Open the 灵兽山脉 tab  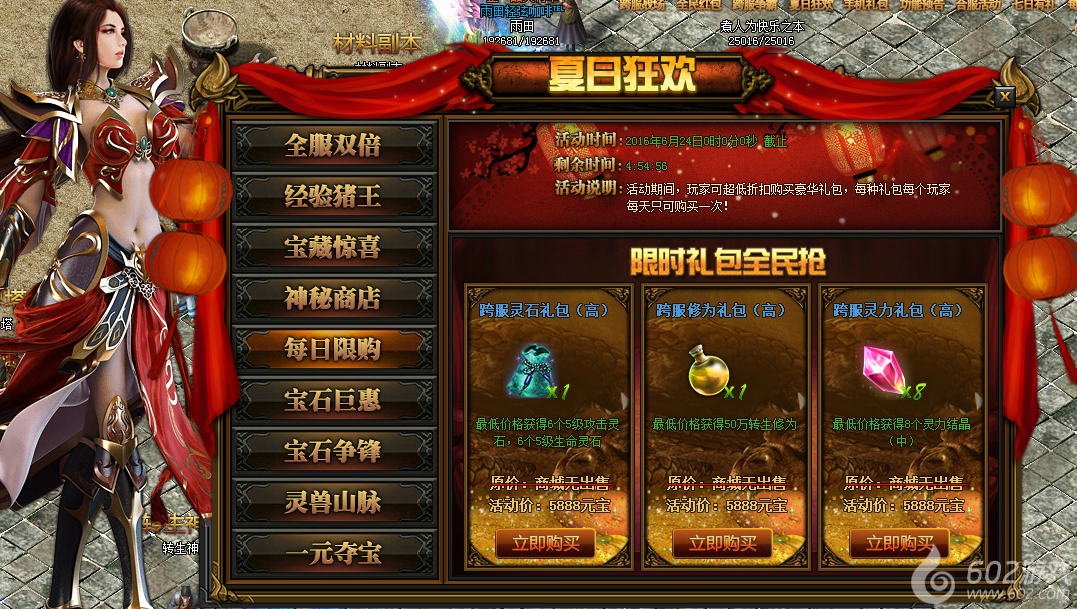[x=333, y=502]
